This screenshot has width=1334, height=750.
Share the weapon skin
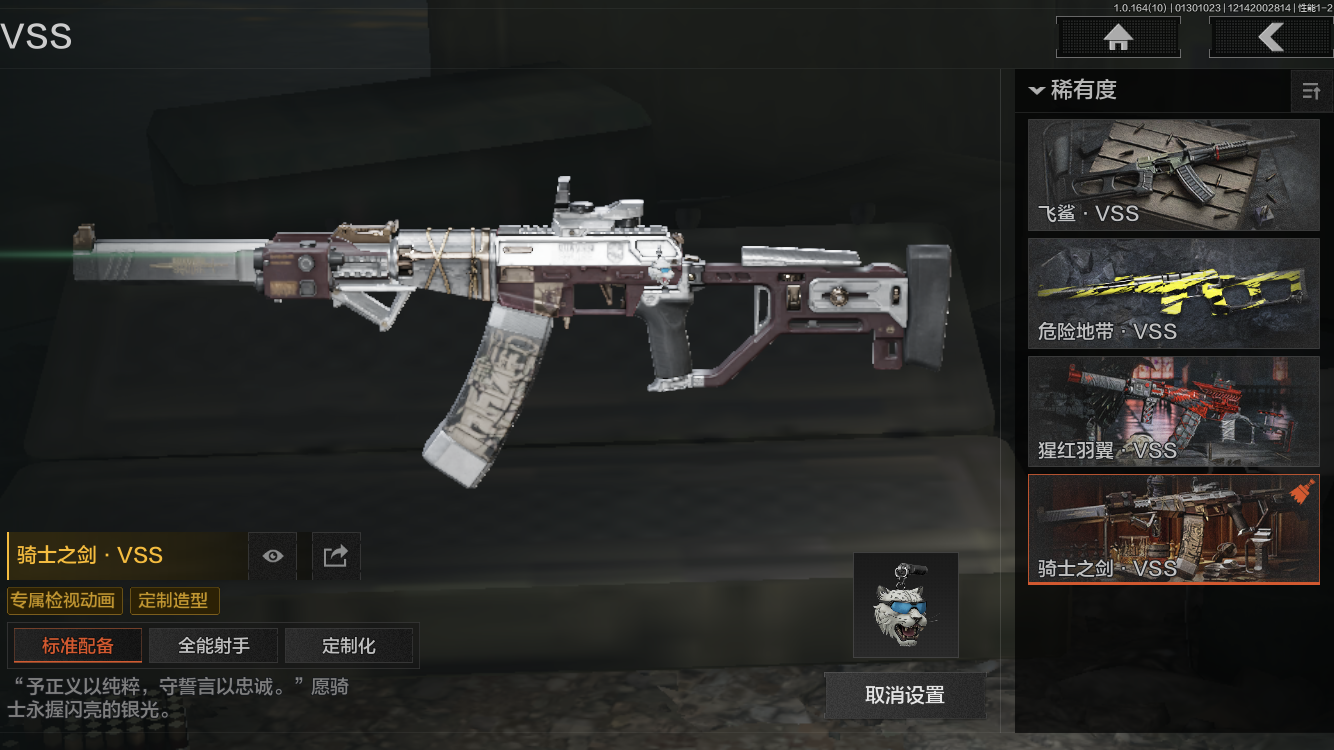pos(336,556)
